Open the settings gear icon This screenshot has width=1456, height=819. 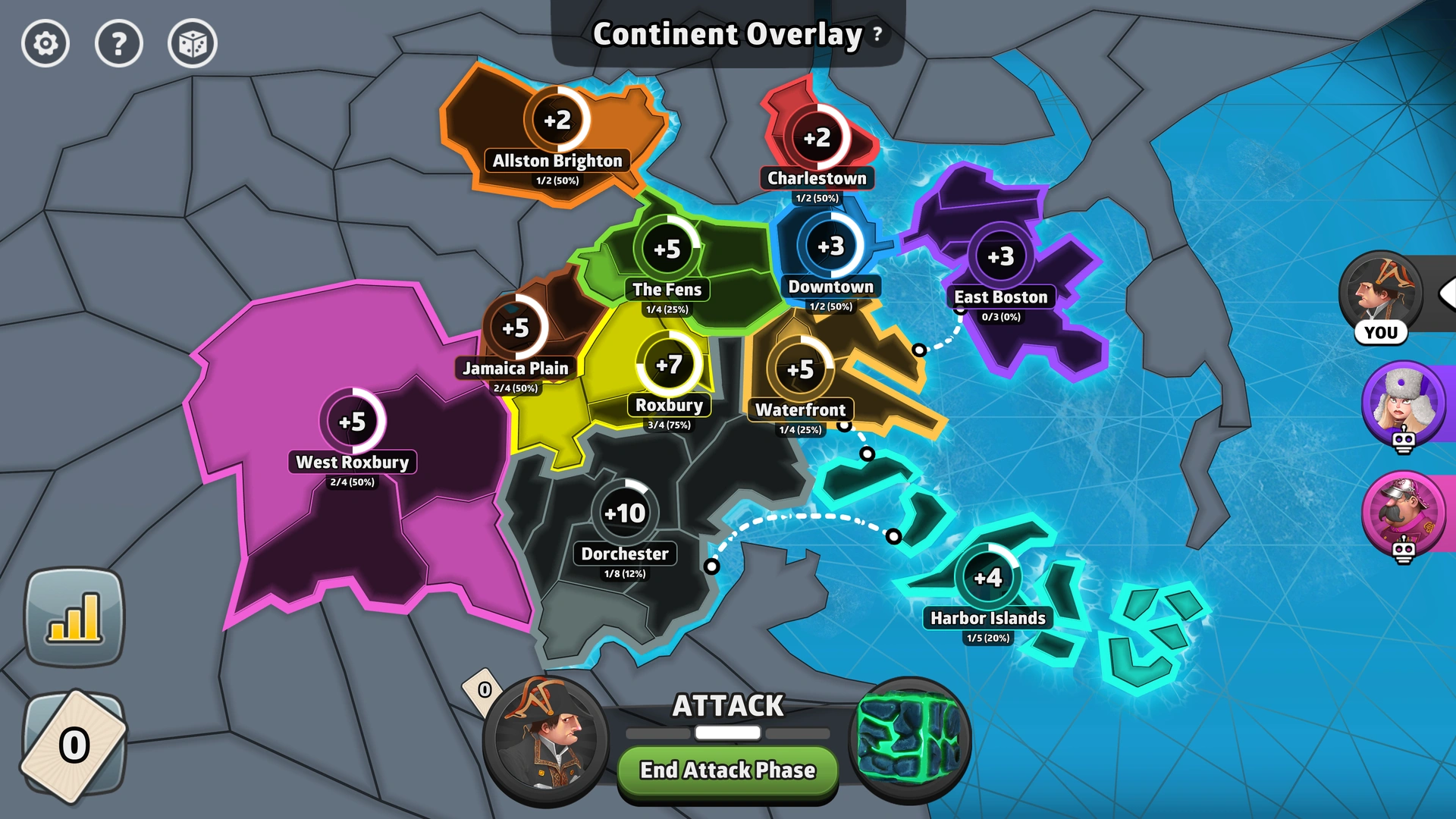45,45
